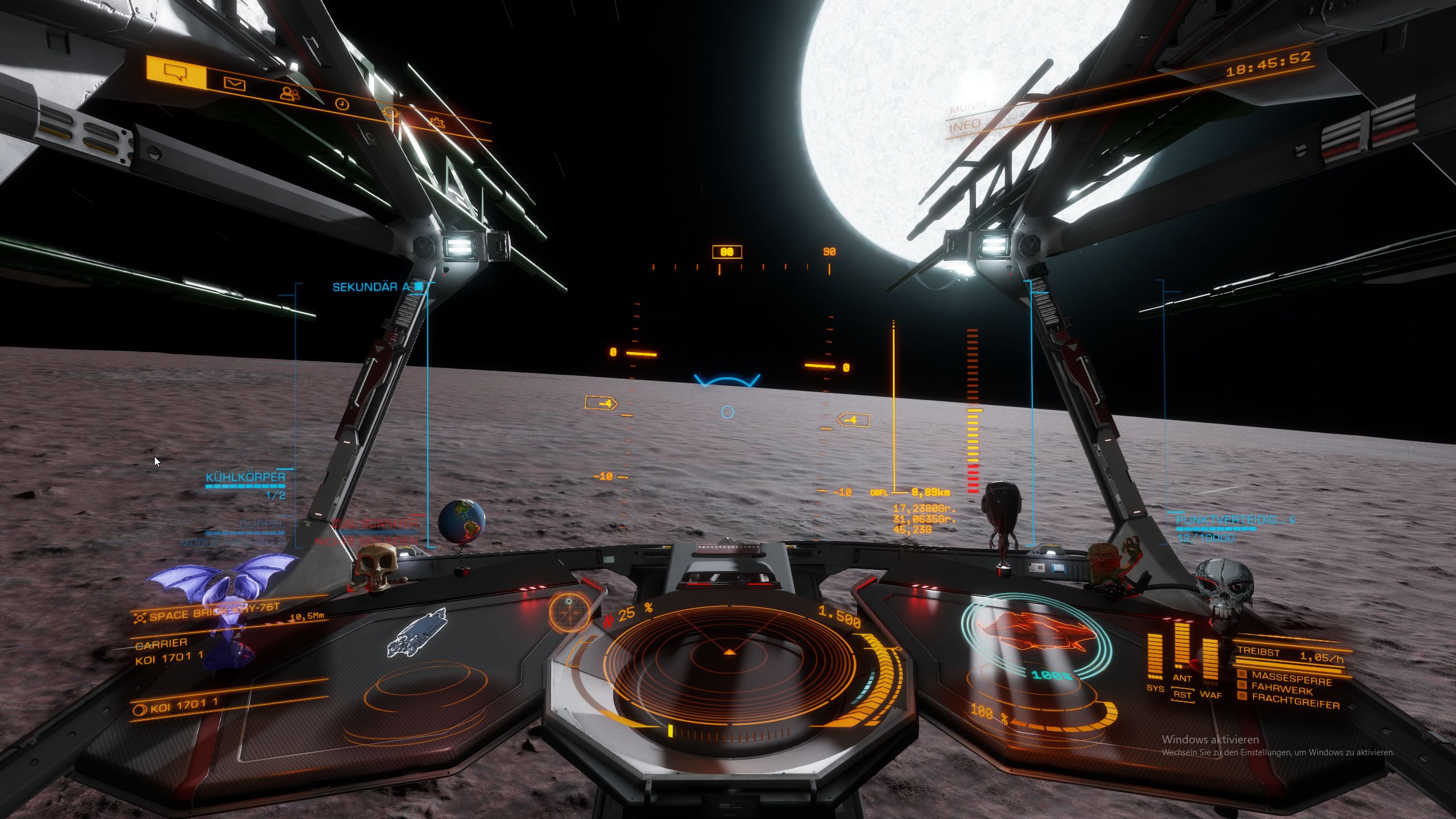The height and width of the screenshot is (819, 1456).
Task: Select the RST power reset button
Action: point(1182,695)
